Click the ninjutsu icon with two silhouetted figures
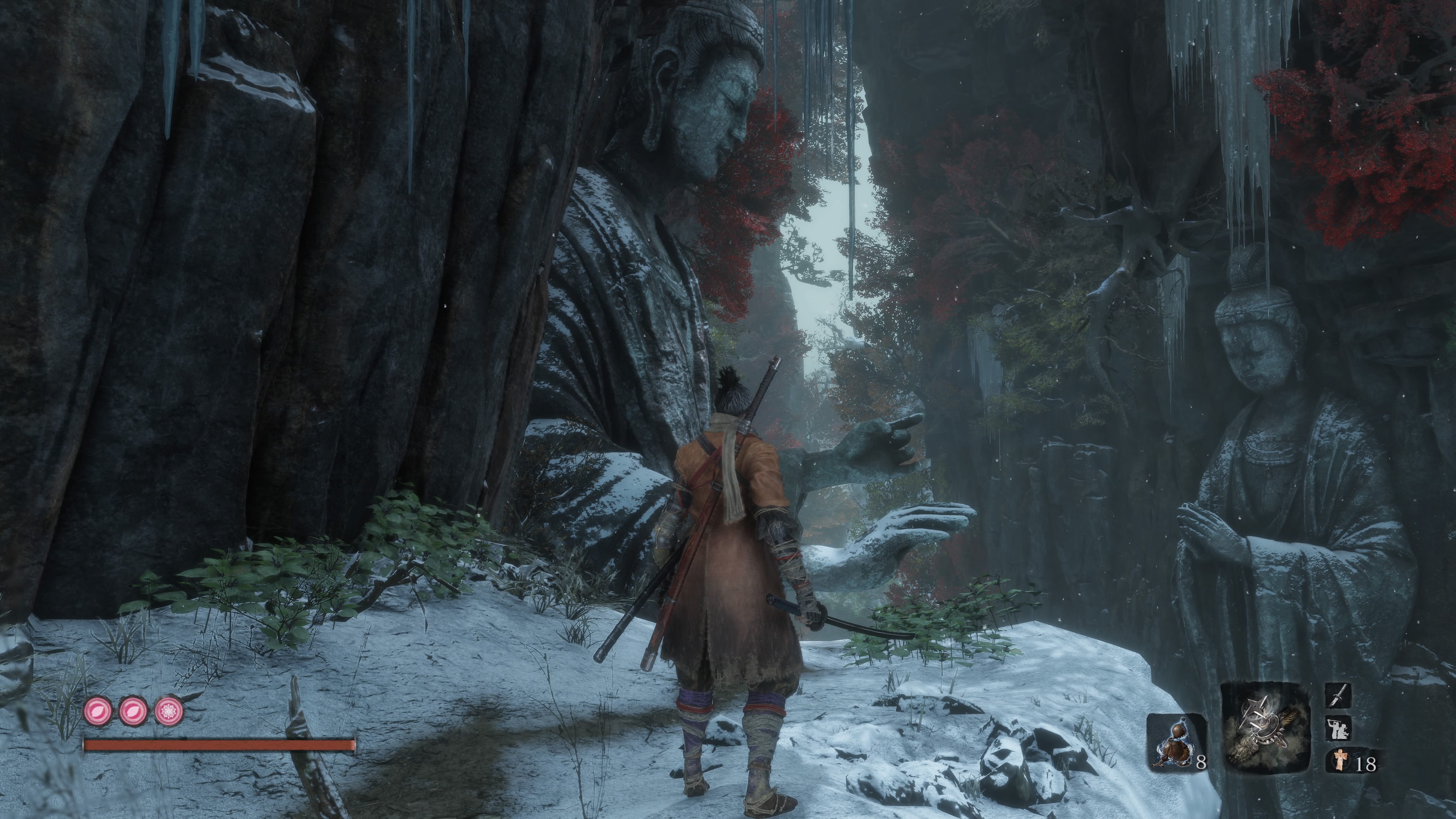This screenshot has height=819, width=1456. (1338, 728)
